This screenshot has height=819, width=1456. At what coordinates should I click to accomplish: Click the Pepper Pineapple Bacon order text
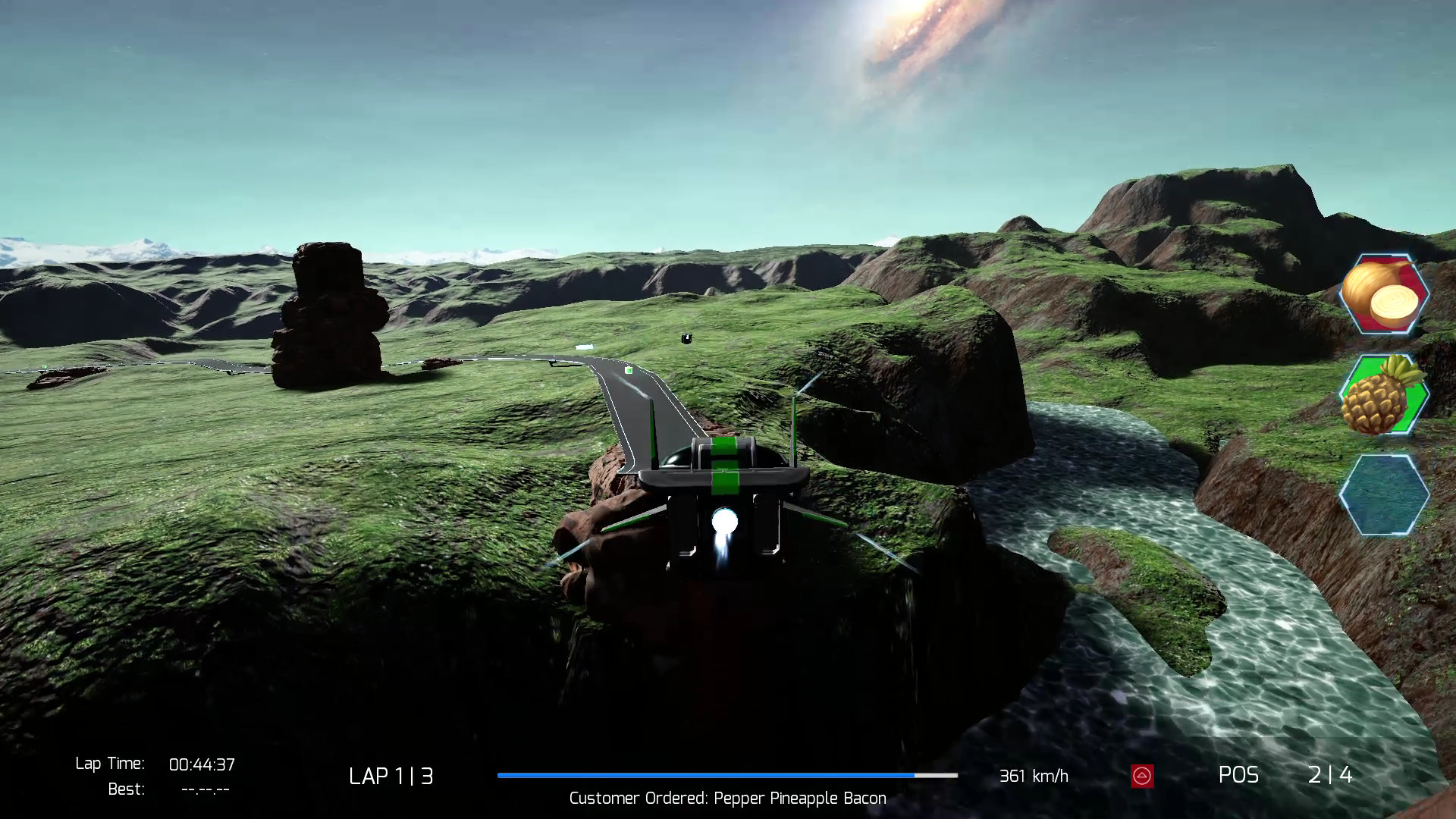[x=727, y=798]
